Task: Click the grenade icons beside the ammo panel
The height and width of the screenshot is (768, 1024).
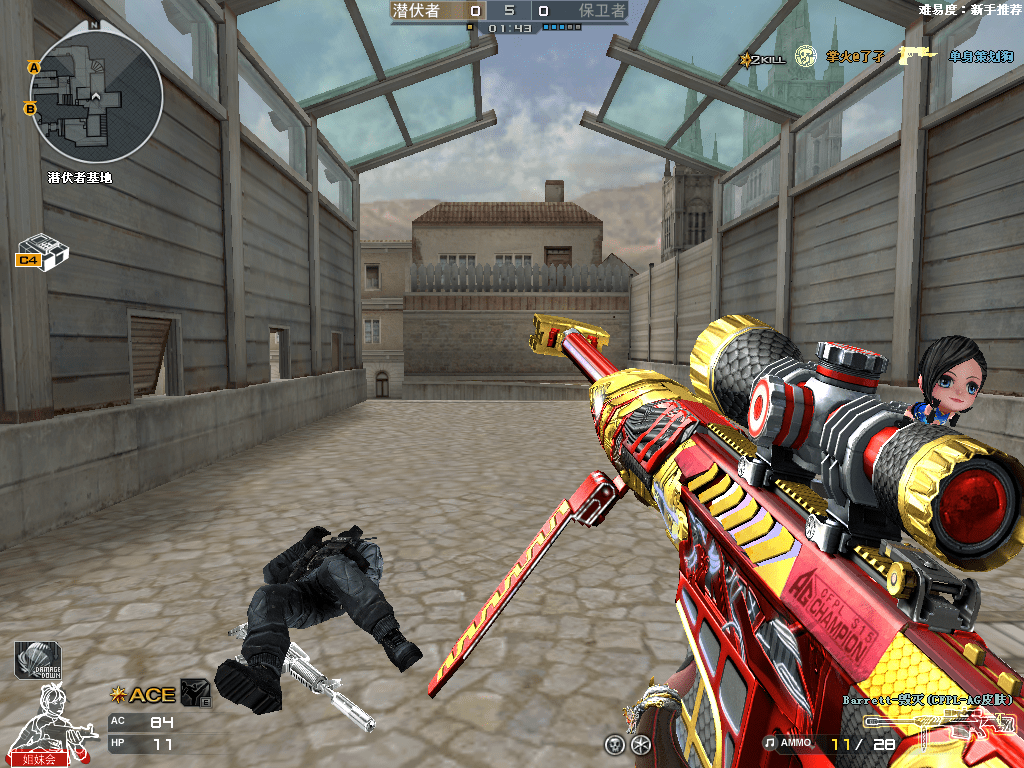Action: [x=628, y=744]
